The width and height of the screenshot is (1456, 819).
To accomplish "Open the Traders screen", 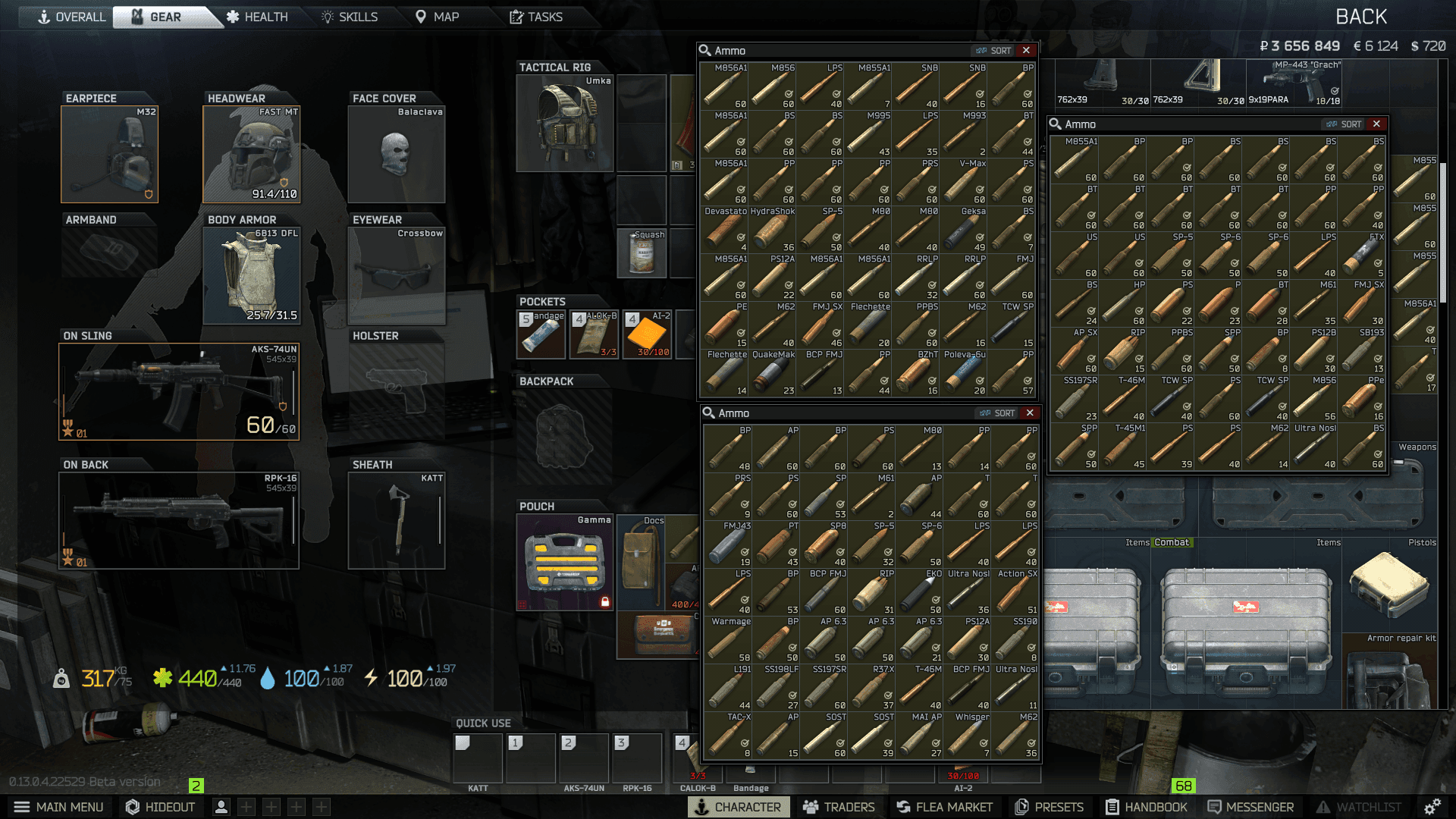I will (x=839, y=807).
